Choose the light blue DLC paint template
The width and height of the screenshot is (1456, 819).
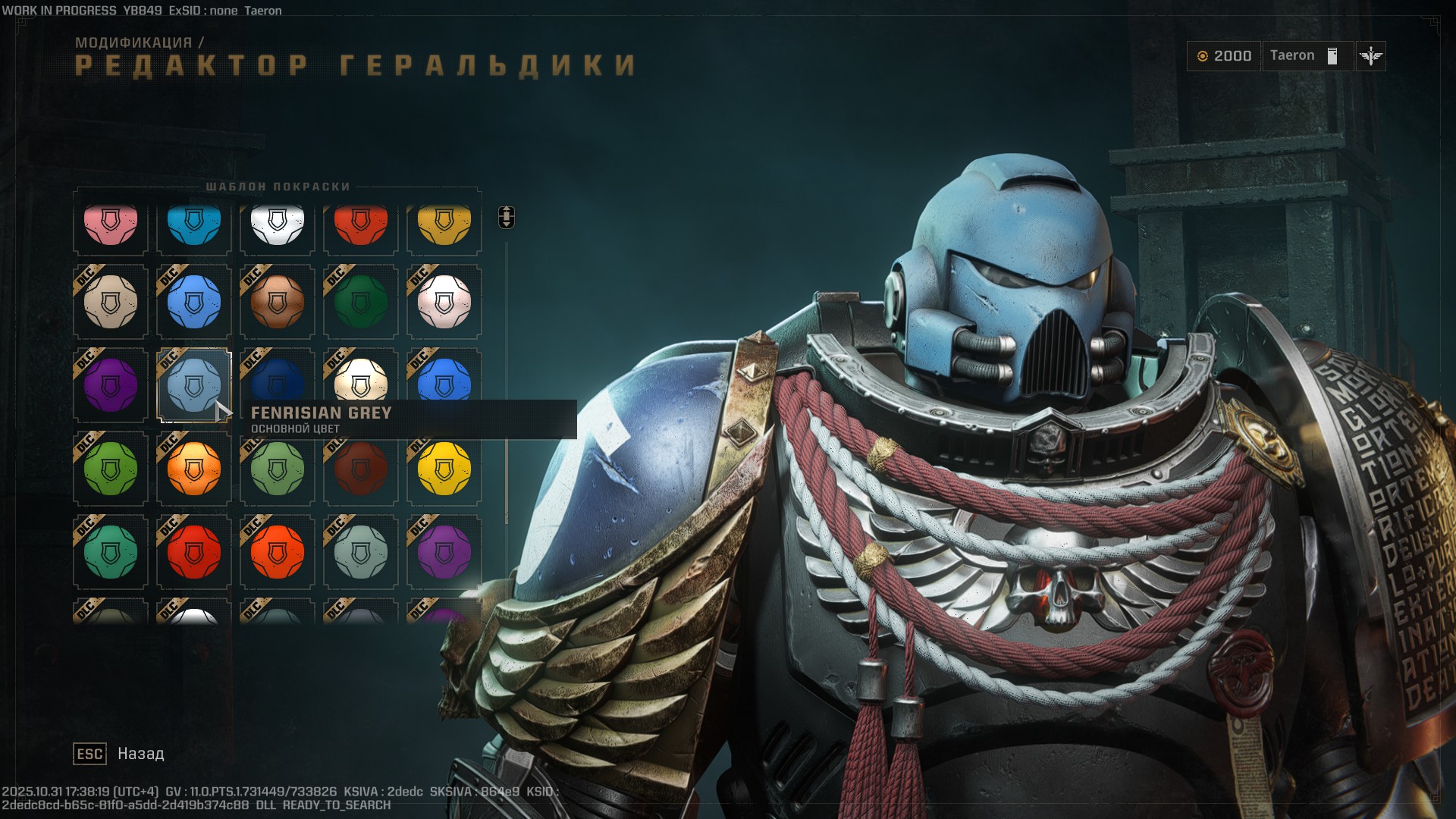pos(193,302)
